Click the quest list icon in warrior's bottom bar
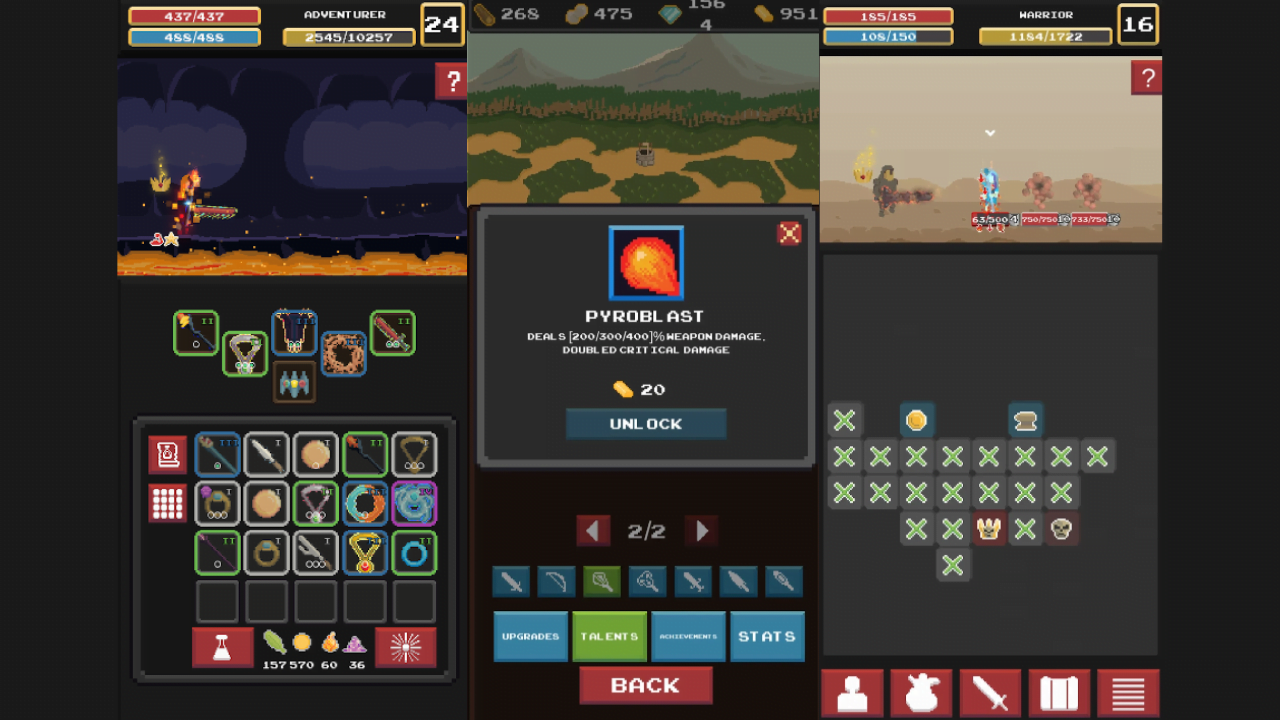The height and width of the screenshot is (720, 1280). (x=1128, y=693)
